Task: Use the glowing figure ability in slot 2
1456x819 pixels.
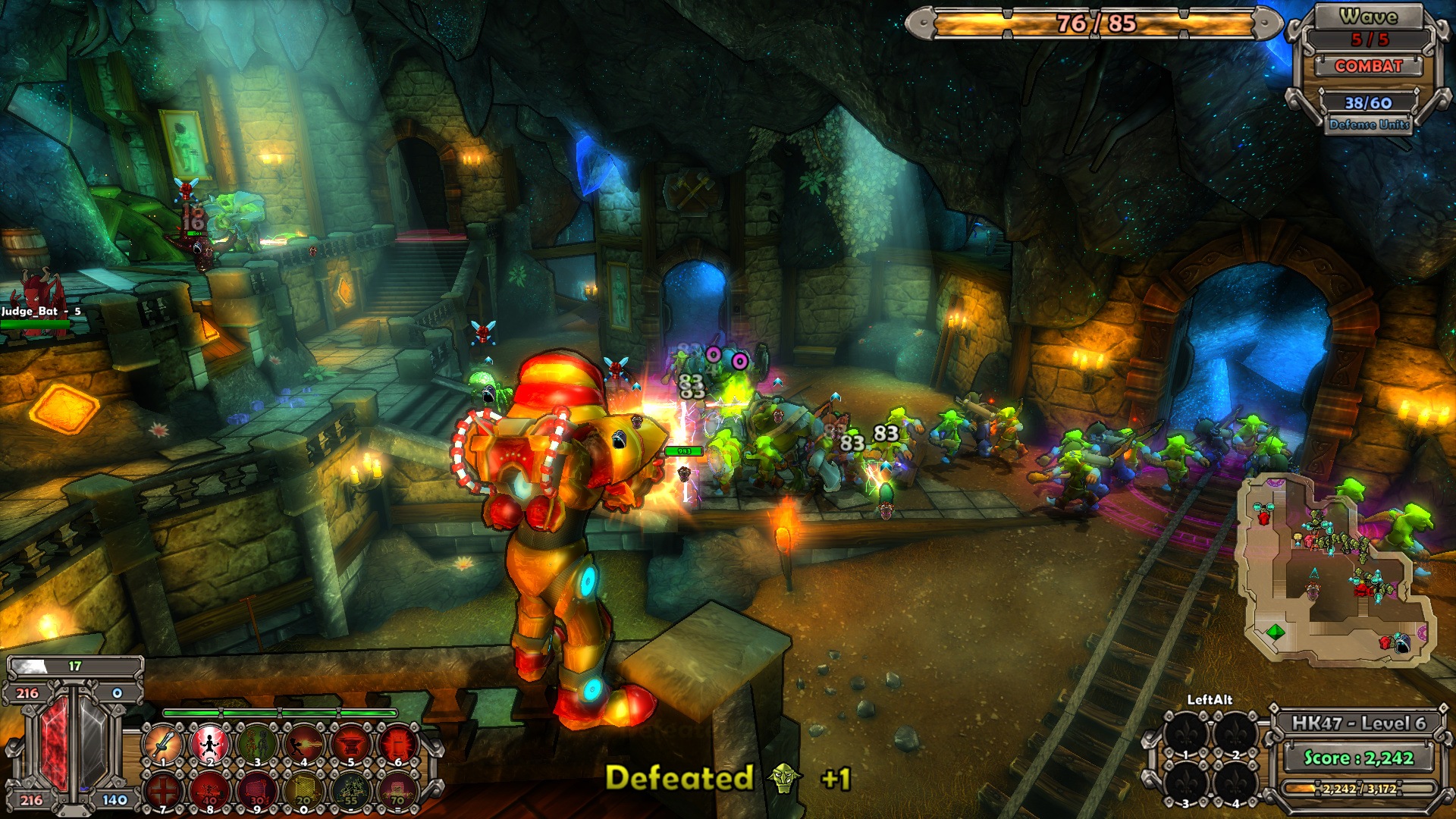Action: click(210, 743)
